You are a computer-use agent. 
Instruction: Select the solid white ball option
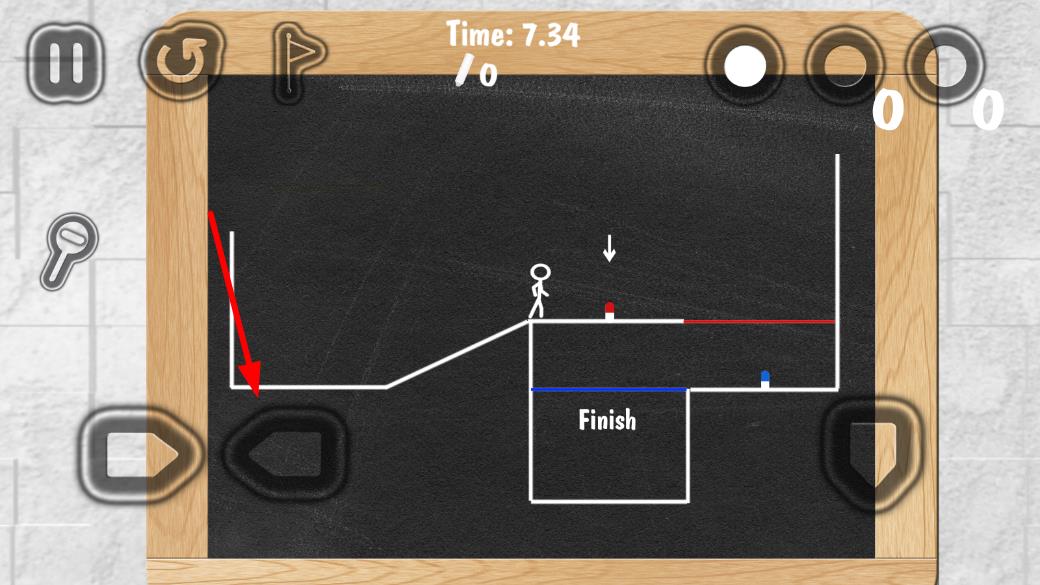[745, 68]
